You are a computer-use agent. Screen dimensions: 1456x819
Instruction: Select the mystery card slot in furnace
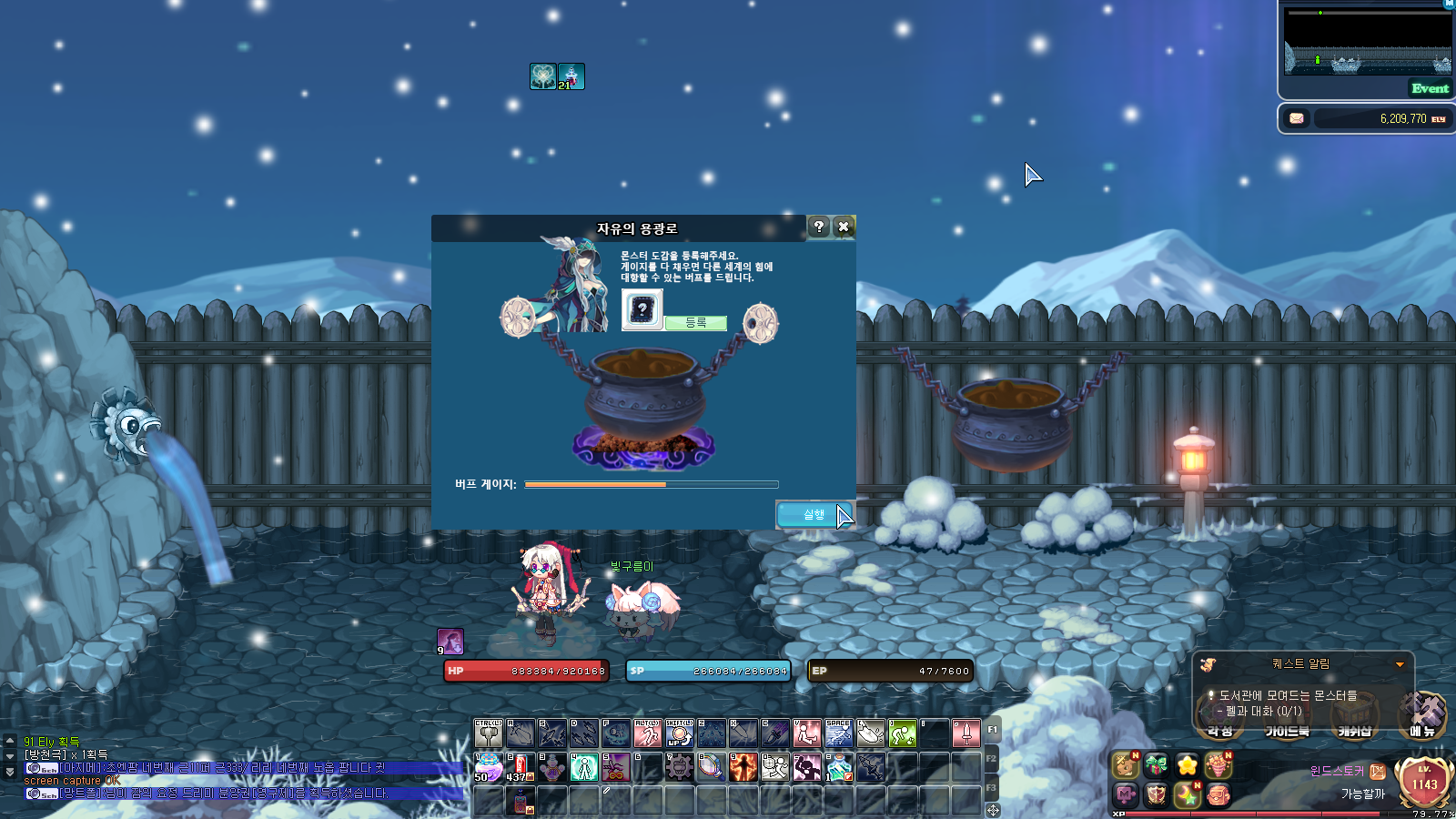click(642, 309)
